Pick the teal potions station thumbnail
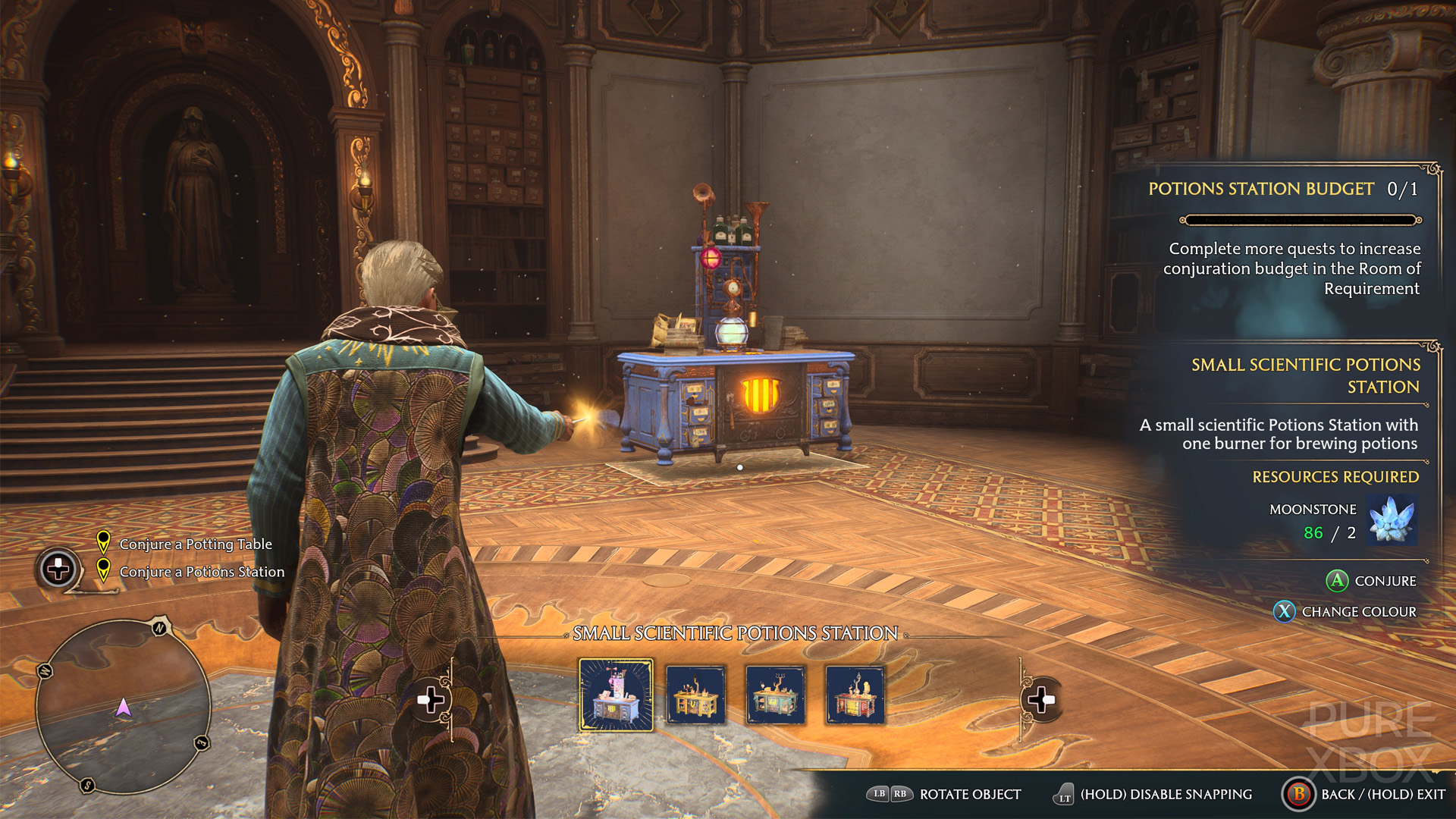Viewport: 1456px width, 819px height. (775, 695)
